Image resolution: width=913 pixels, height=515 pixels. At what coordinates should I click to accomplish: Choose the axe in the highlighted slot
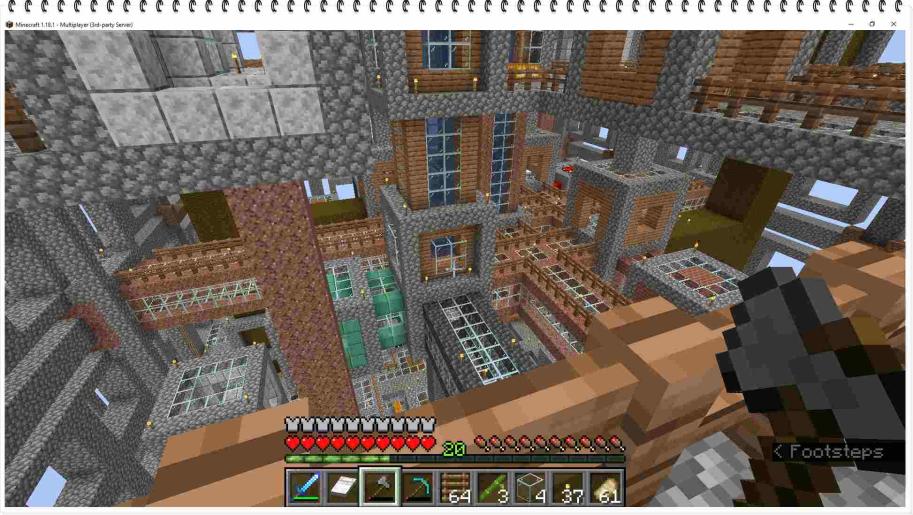tap(380, 488)
